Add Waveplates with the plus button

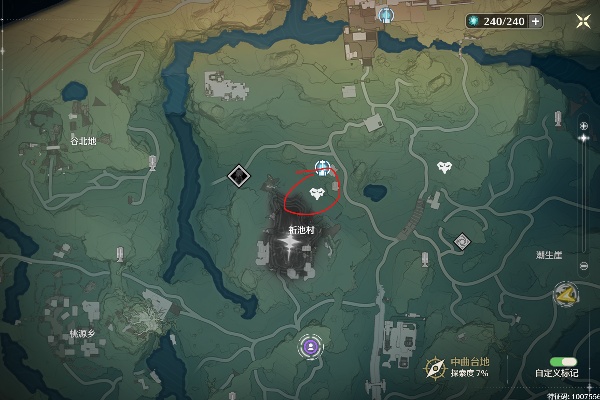(x=536, y=20)
